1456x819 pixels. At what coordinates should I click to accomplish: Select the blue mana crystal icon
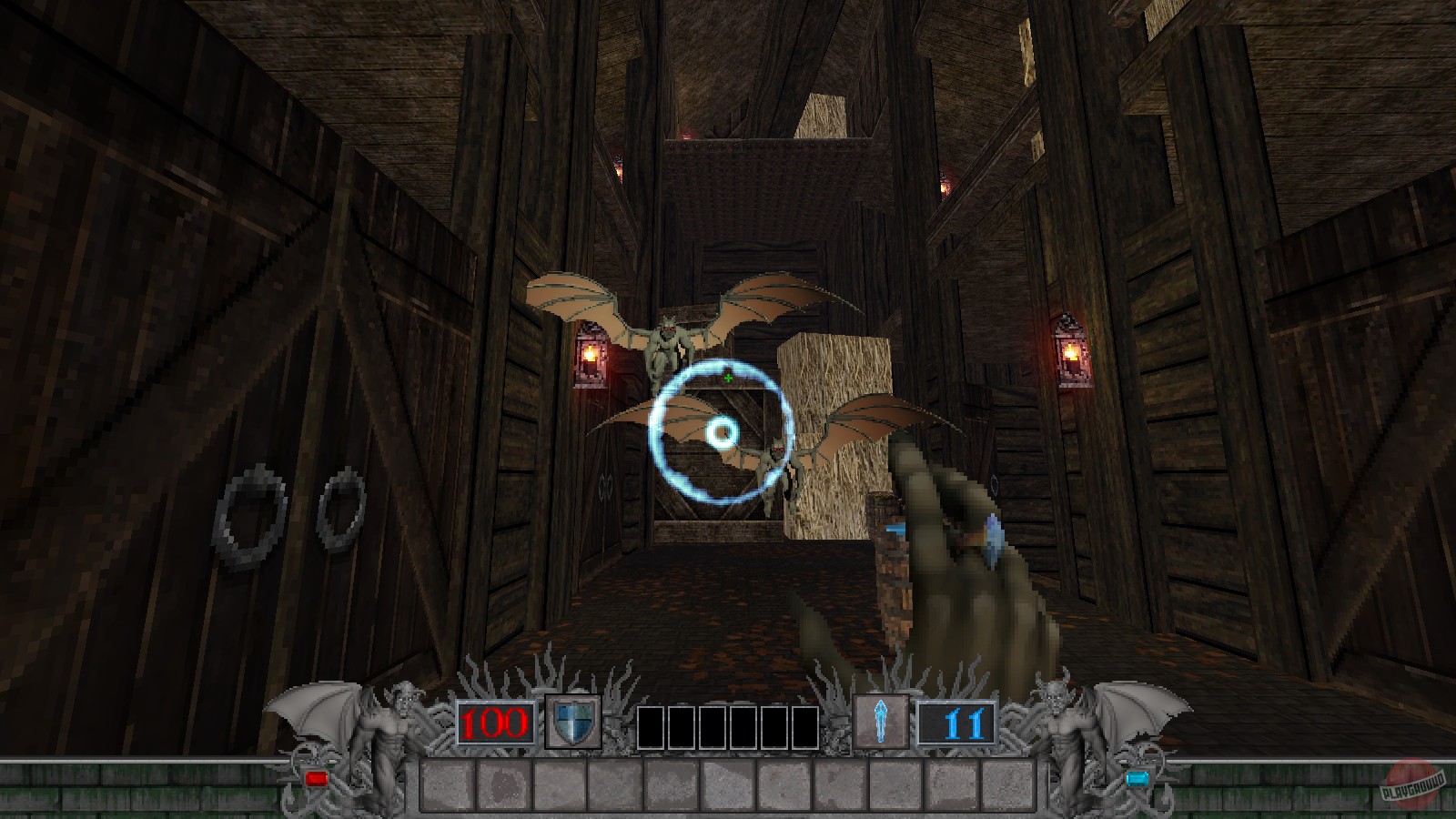tap(881, 720)
